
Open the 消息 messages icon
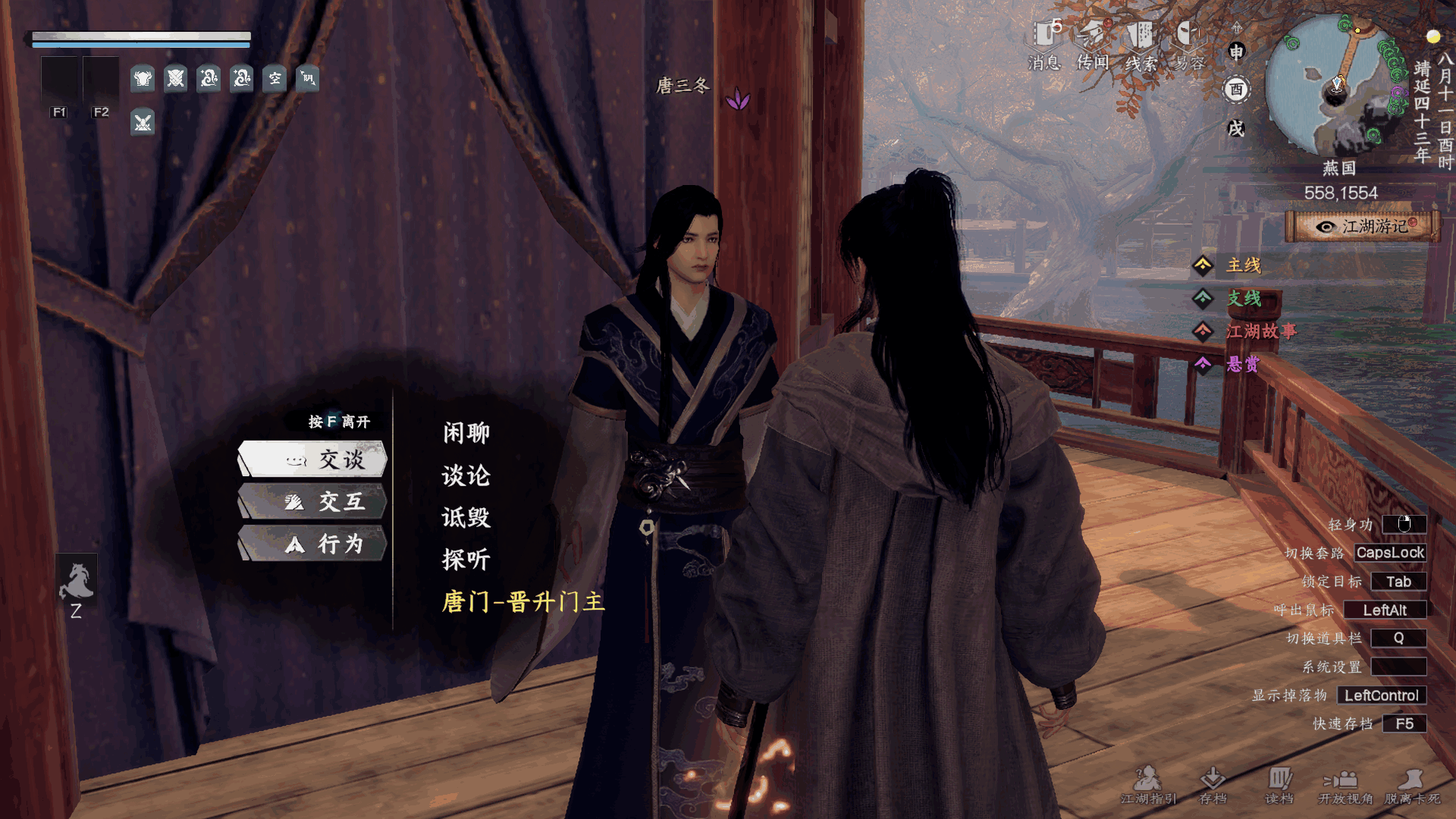pyautogui.click(x=1044, y=44)
